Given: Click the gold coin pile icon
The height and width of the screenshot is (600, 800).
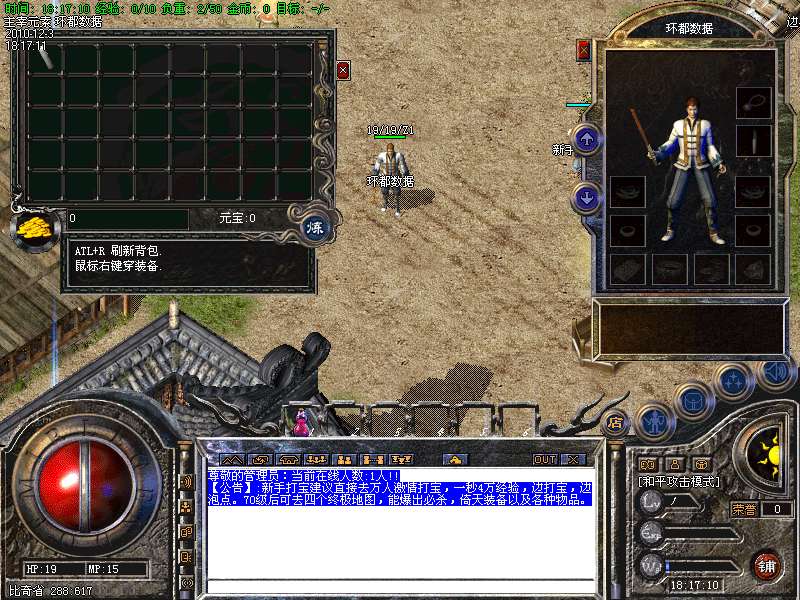Looking at the screenshot, I should pyautogui.click(x=35, y=226).
